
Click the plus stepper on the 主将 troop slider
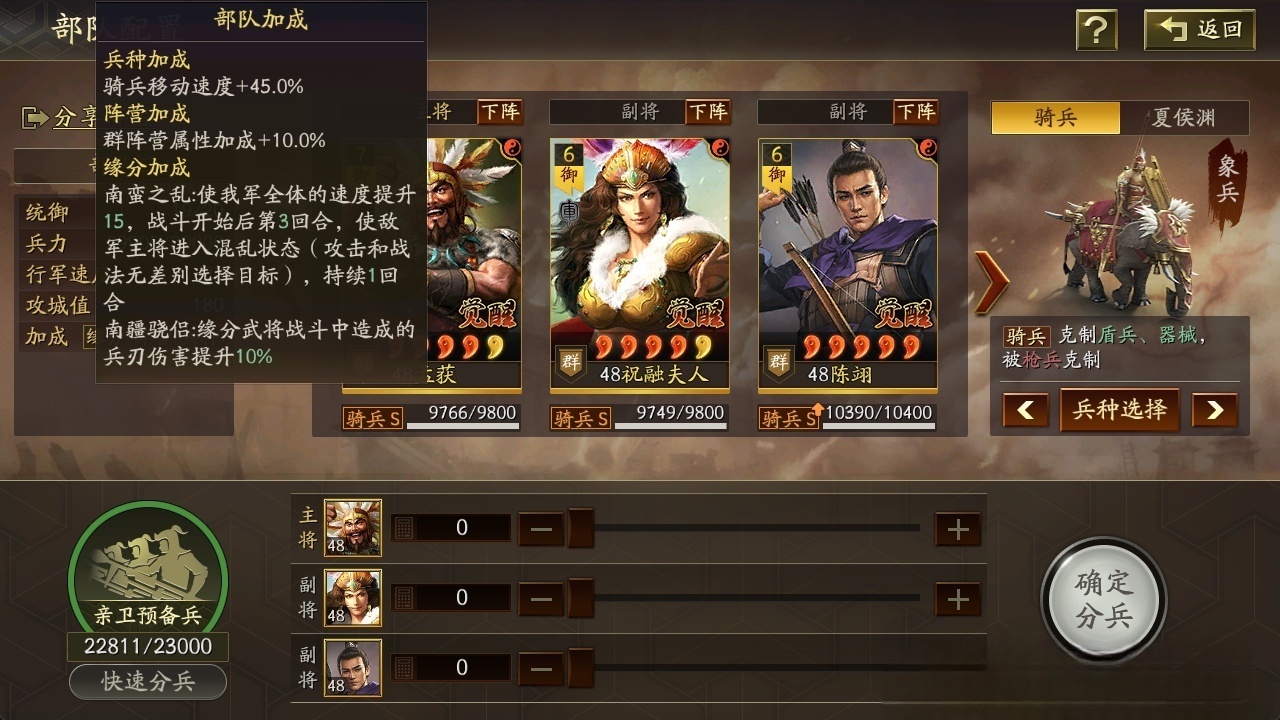(x=957, y=527)
